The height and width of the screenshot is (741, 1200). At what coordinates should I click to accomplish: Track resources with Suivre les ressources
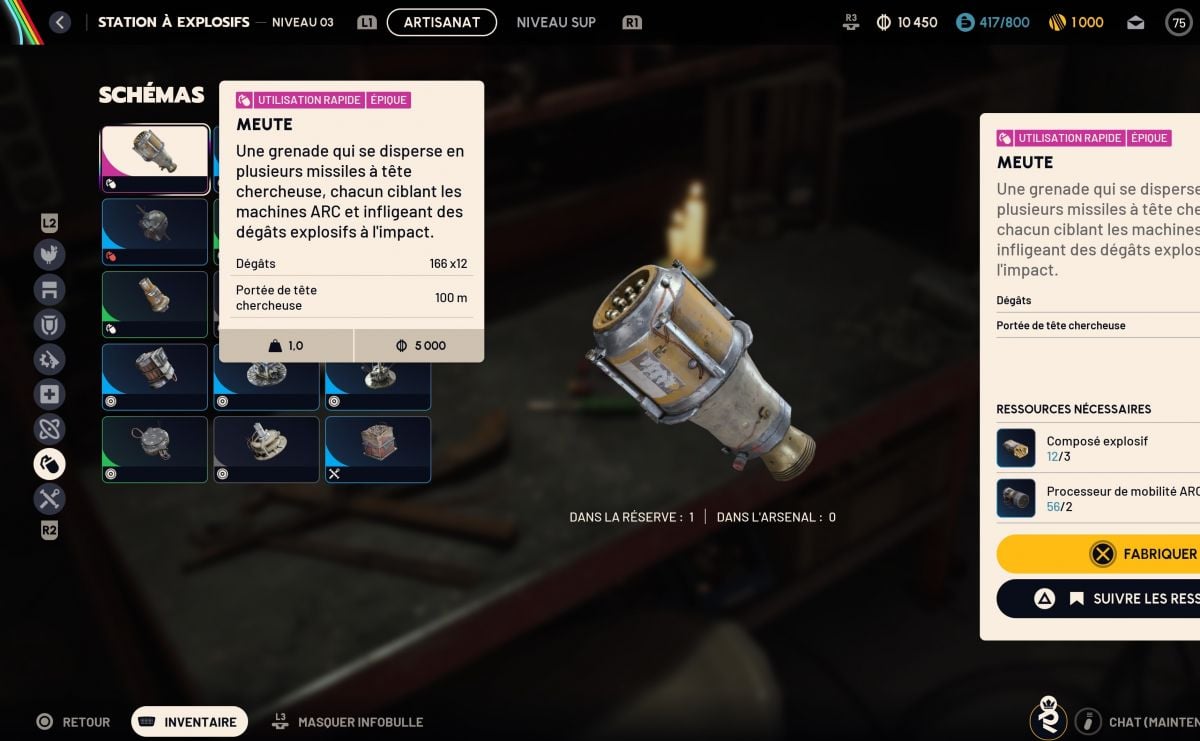(x=1100, y=598)
